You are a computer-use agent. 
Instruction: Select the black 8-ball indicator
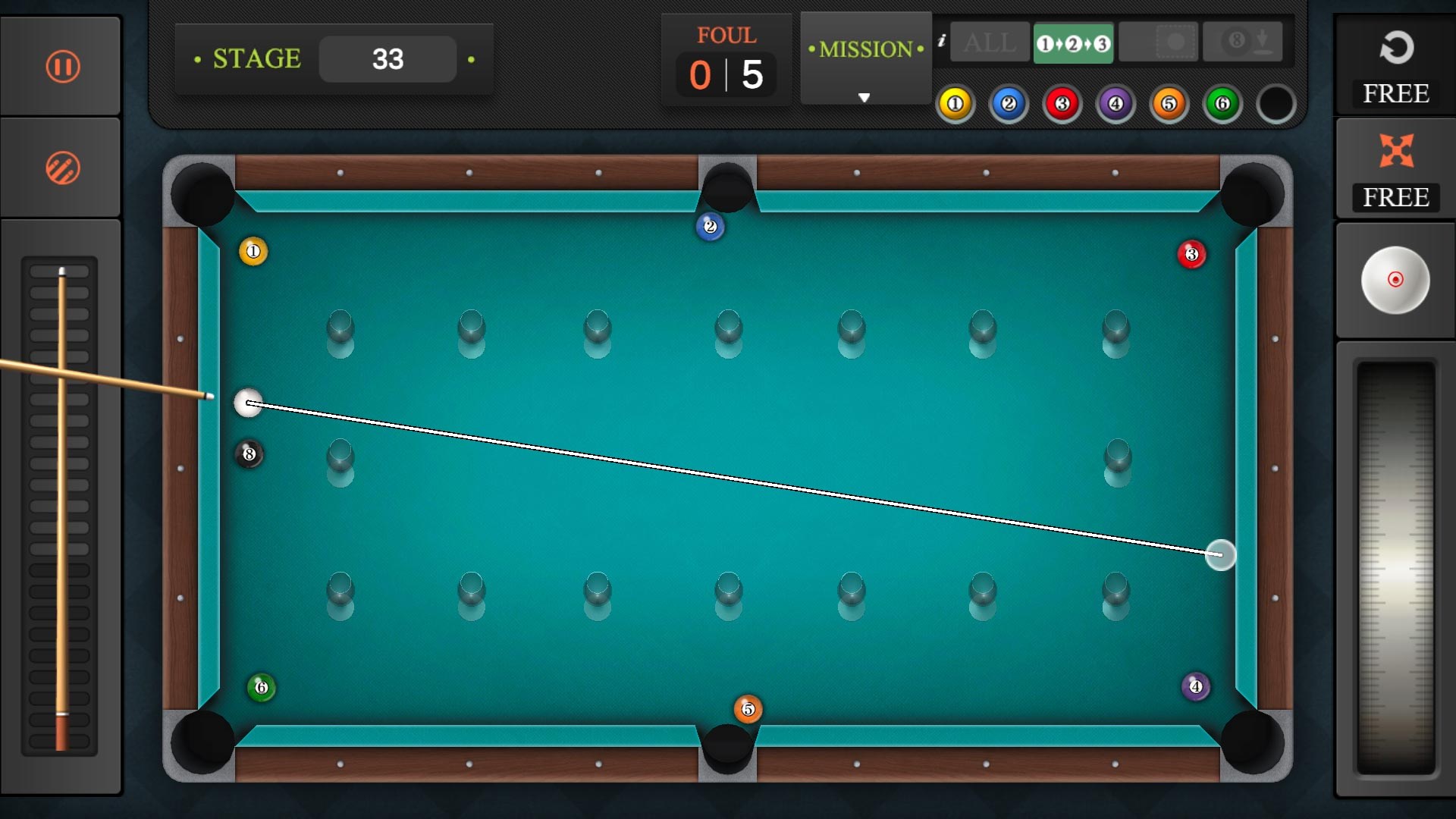[1276, 103]
